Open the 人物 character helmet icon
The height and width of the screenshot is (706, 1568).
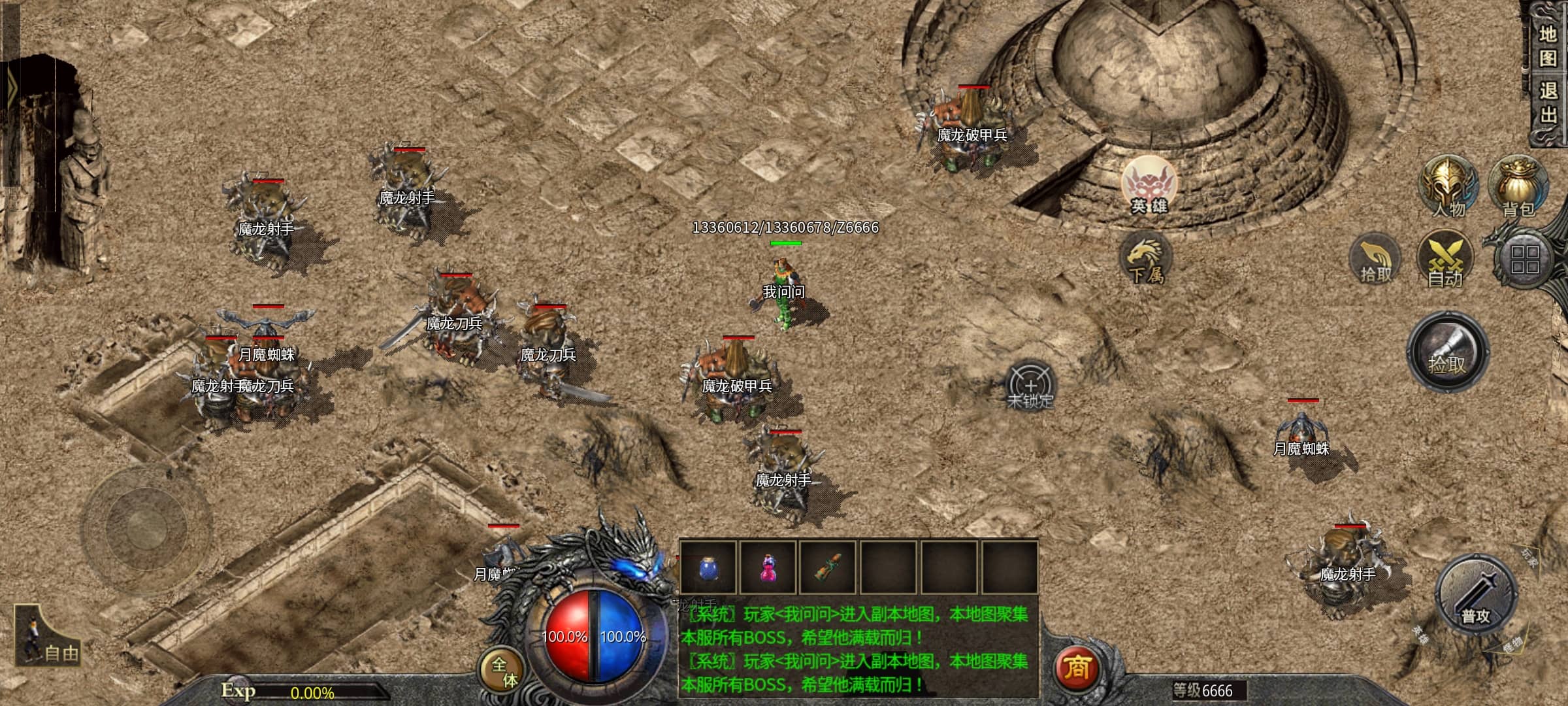(1448, 188)
